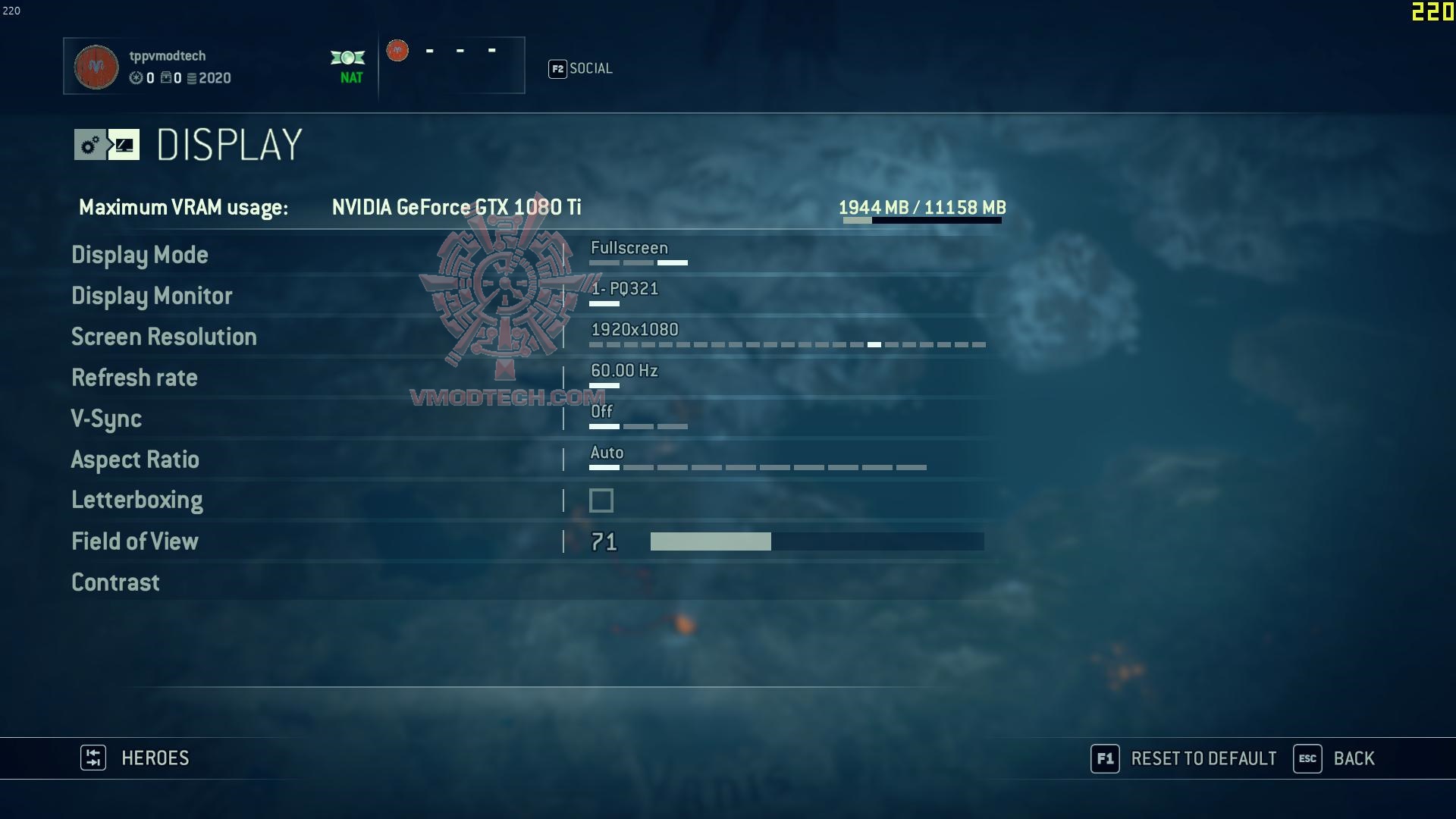
Task: Select the display monitor tab icon
Action: point(124,145)
